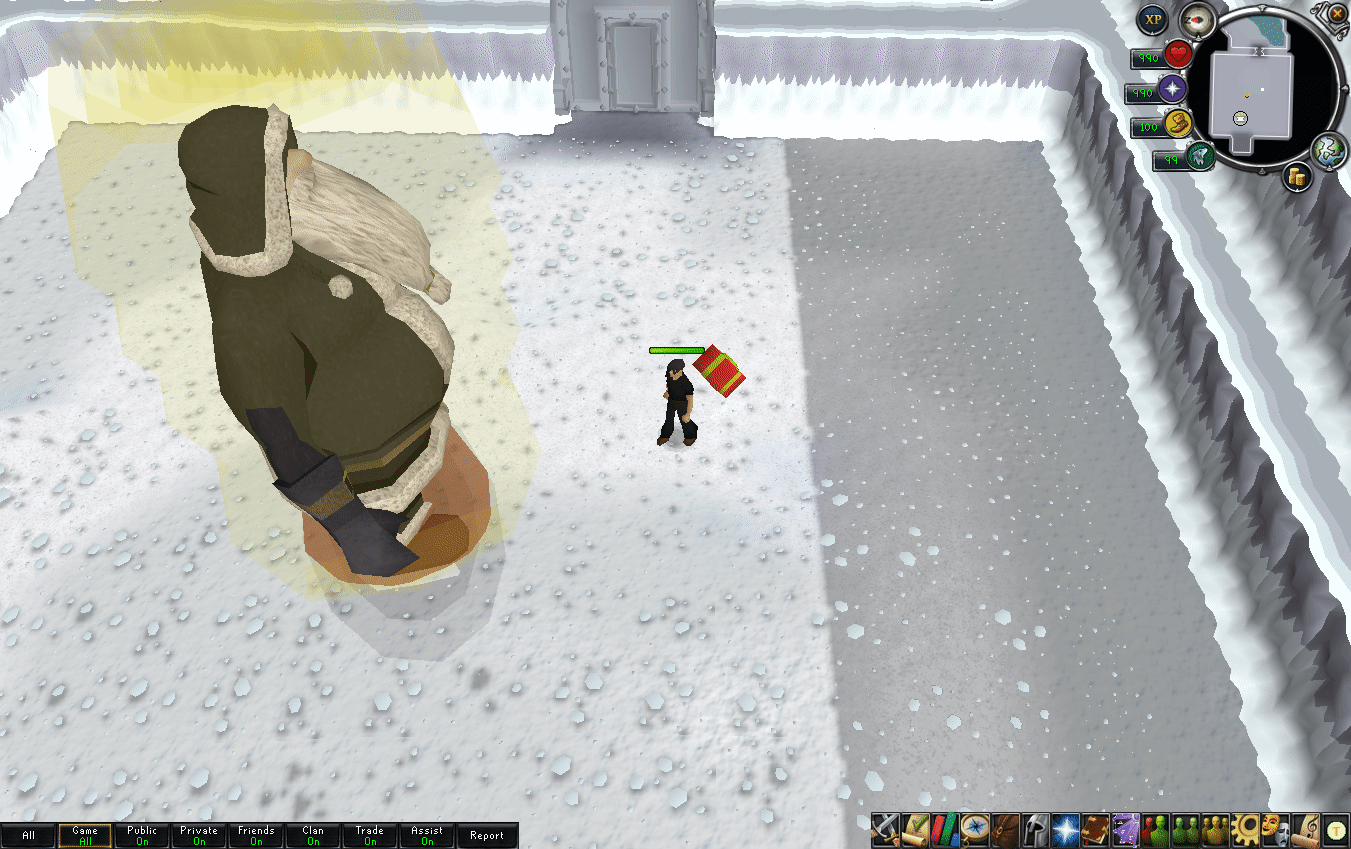Click the orange X logout button

tap(1338, 13)
